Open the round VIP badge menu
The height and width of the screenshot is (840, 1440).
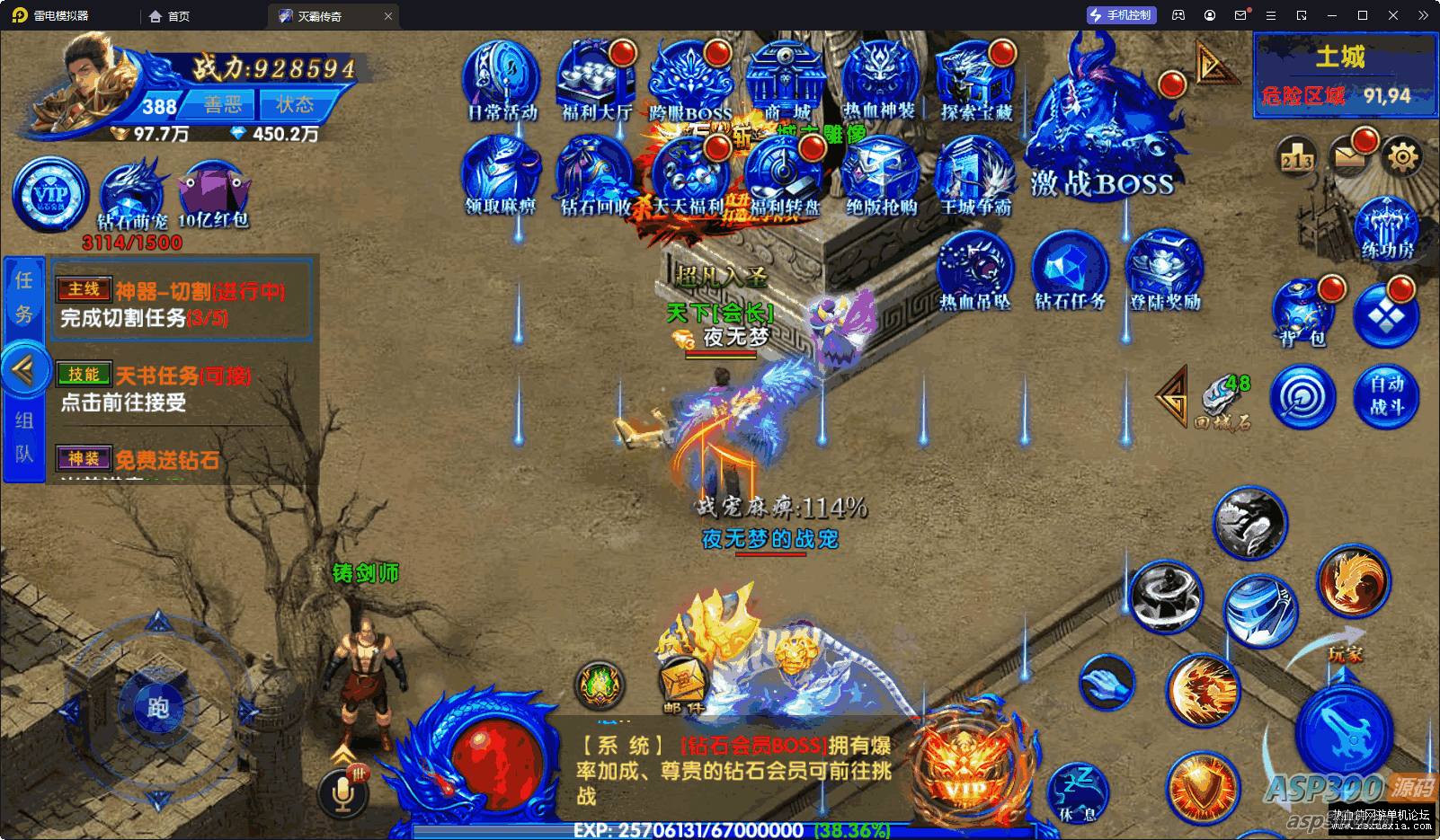(x=50, y=194)
